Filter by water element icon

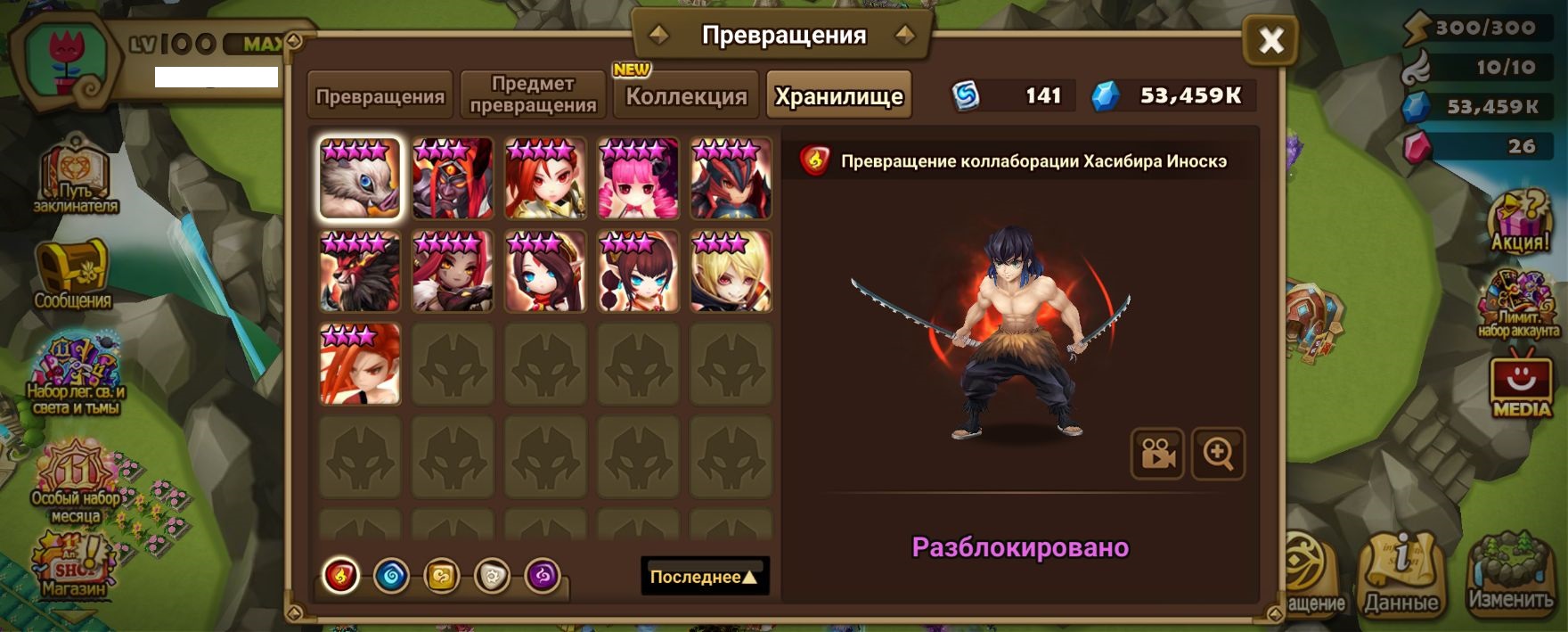click(x=391, y=576)
